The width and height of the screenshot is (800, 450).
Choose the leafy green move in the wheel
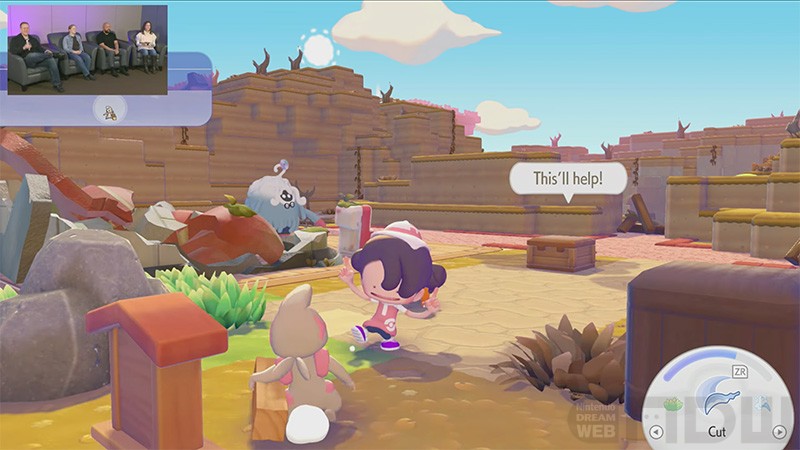point(672,404)
